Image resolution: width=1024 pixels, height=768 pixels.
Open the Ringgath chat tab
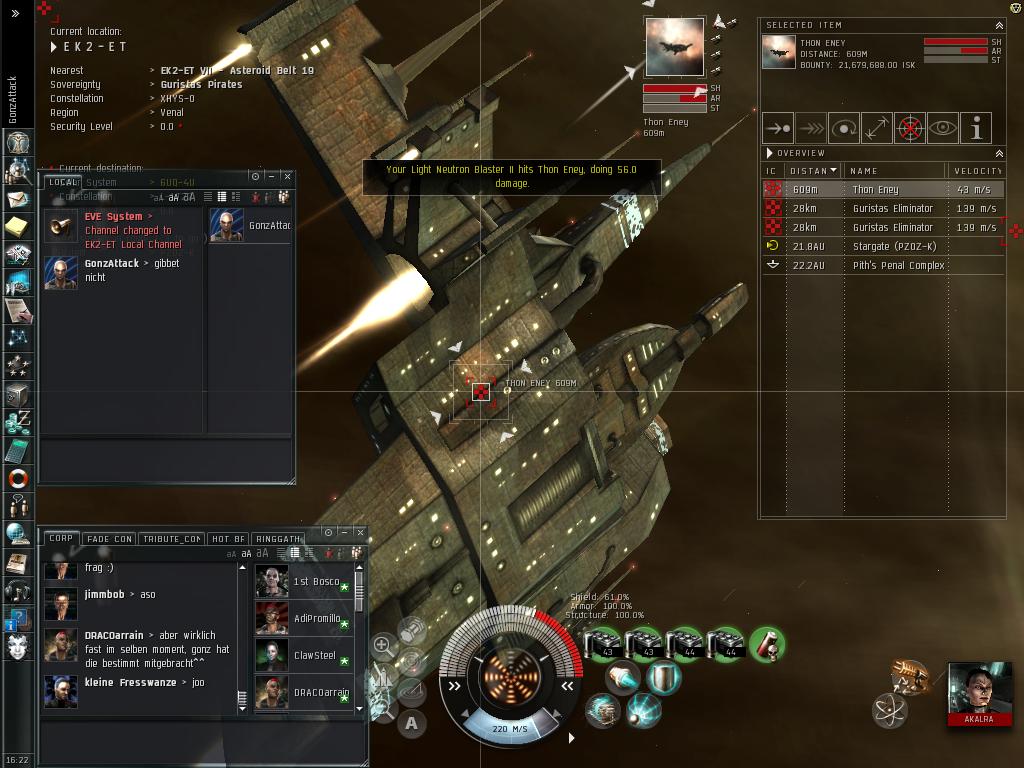point(277,539)
